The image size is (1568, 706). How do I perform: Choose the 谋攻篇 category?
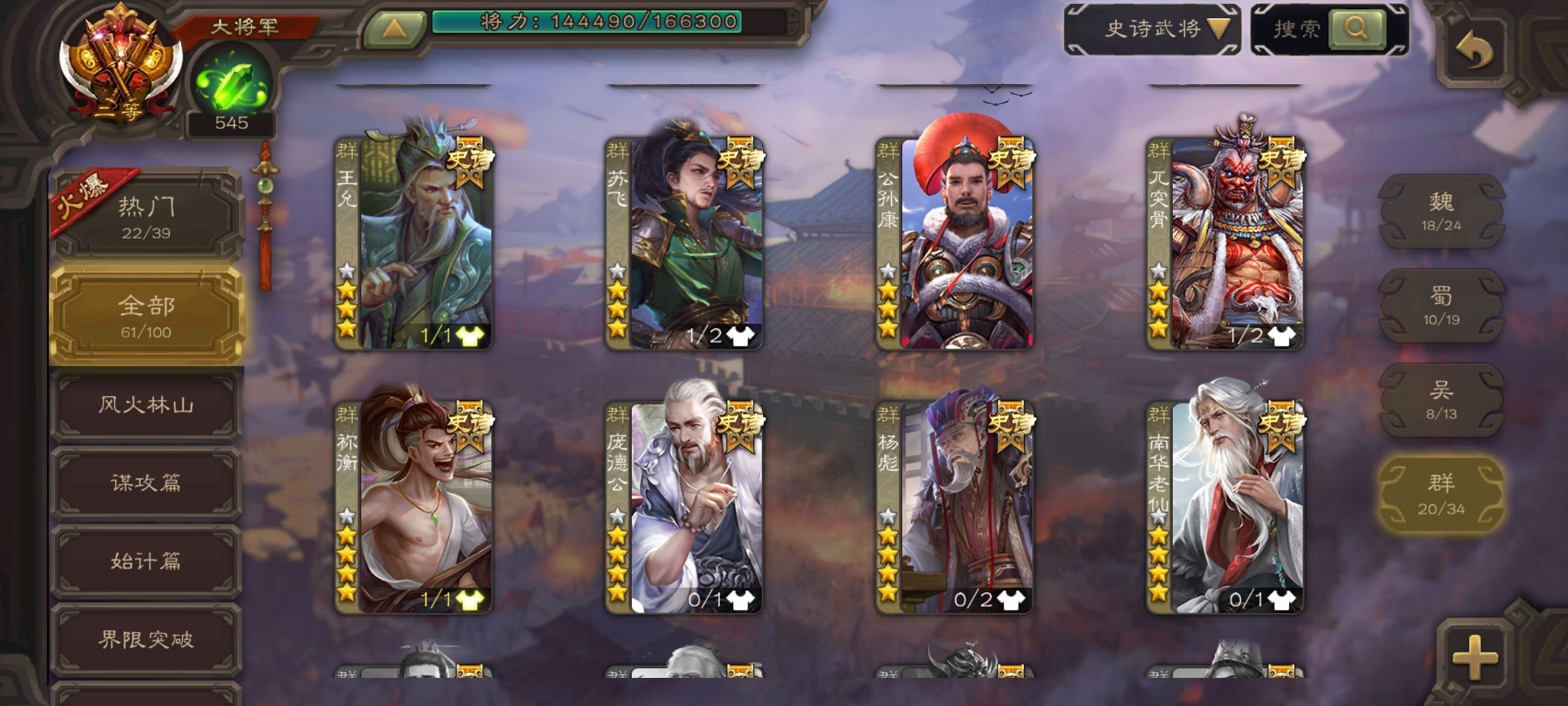tap(146, 484)
